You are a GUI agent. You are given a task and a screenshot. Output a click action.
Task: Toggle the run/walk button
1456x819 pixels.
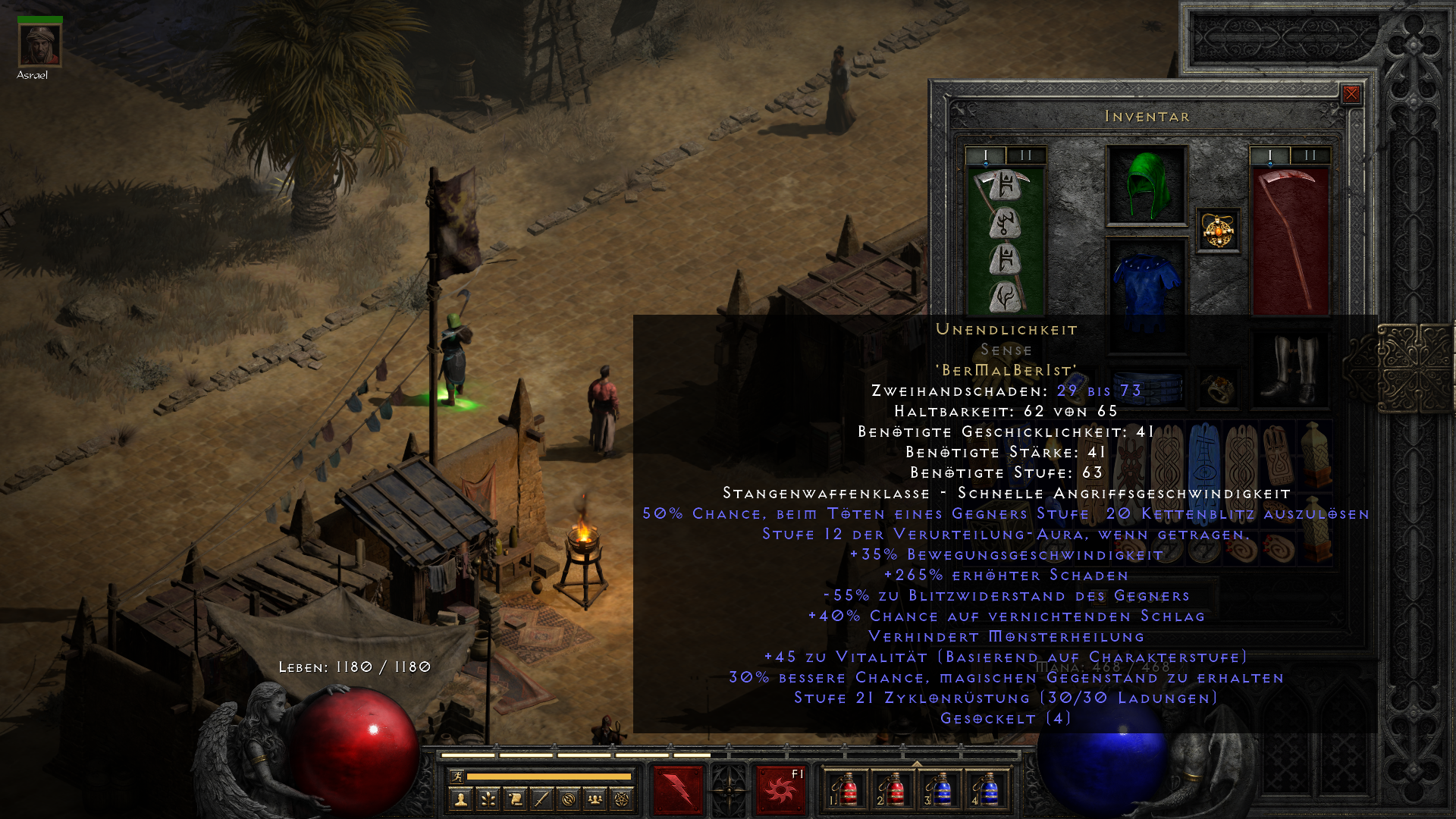457,776
